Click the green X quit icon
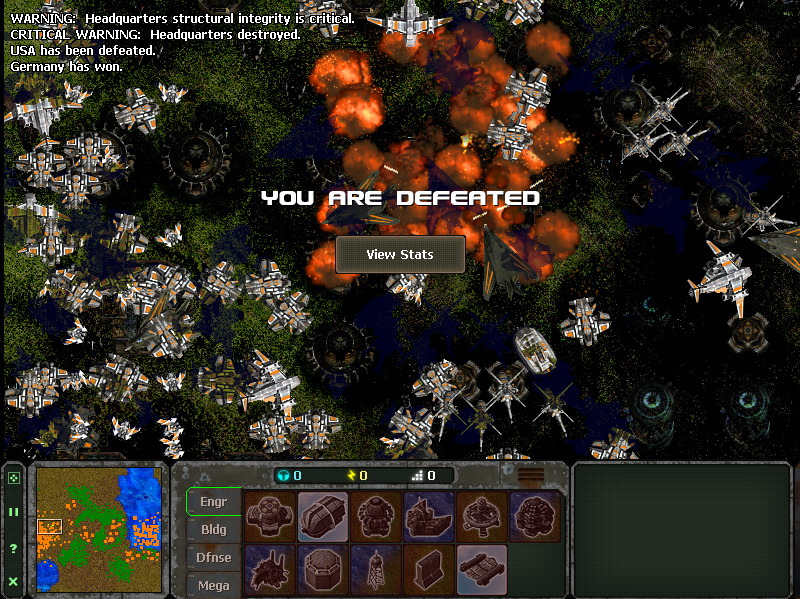 [x=14, y=581]
